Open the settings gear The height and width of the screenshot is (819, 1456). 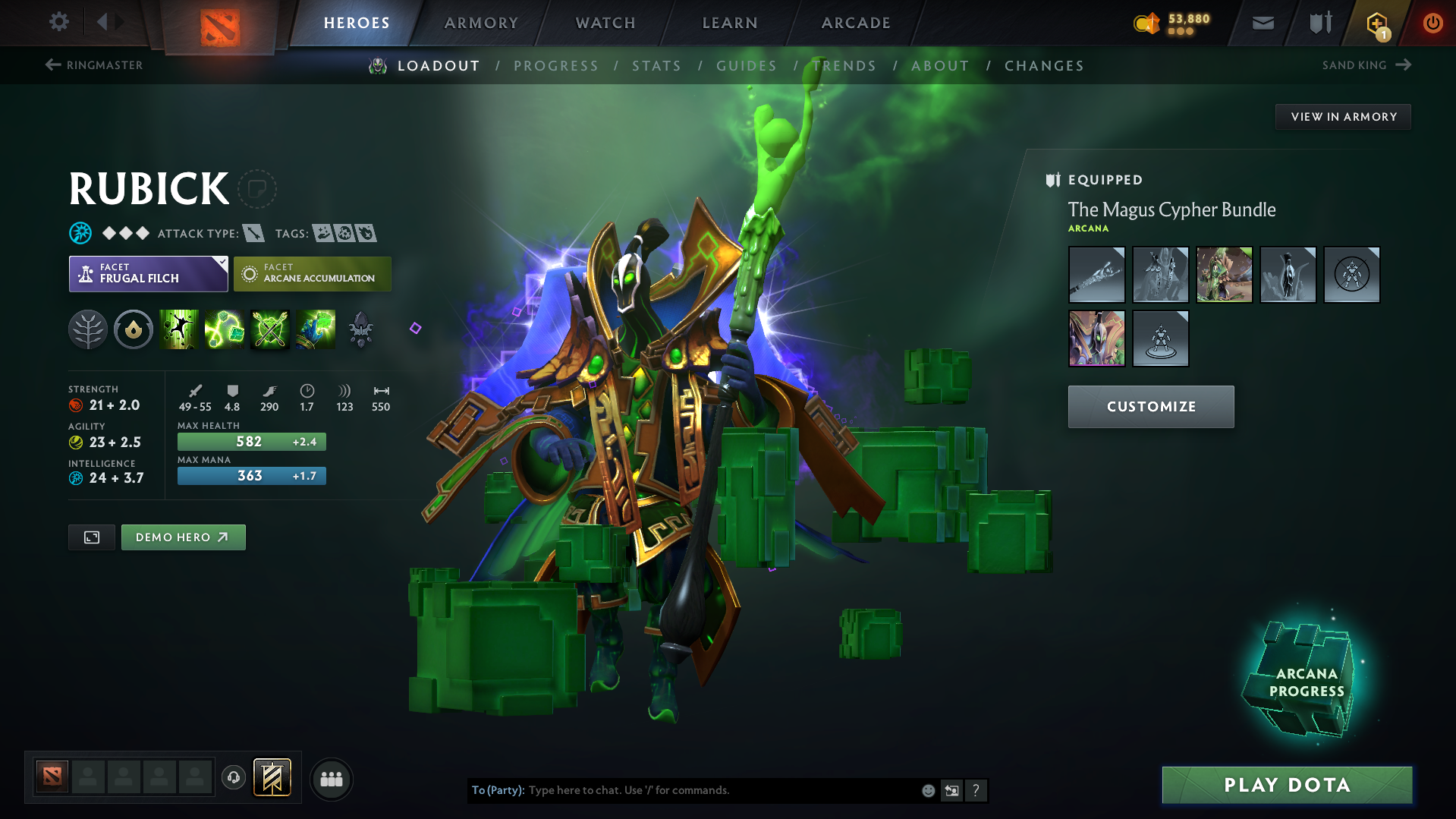coord(58,22)
